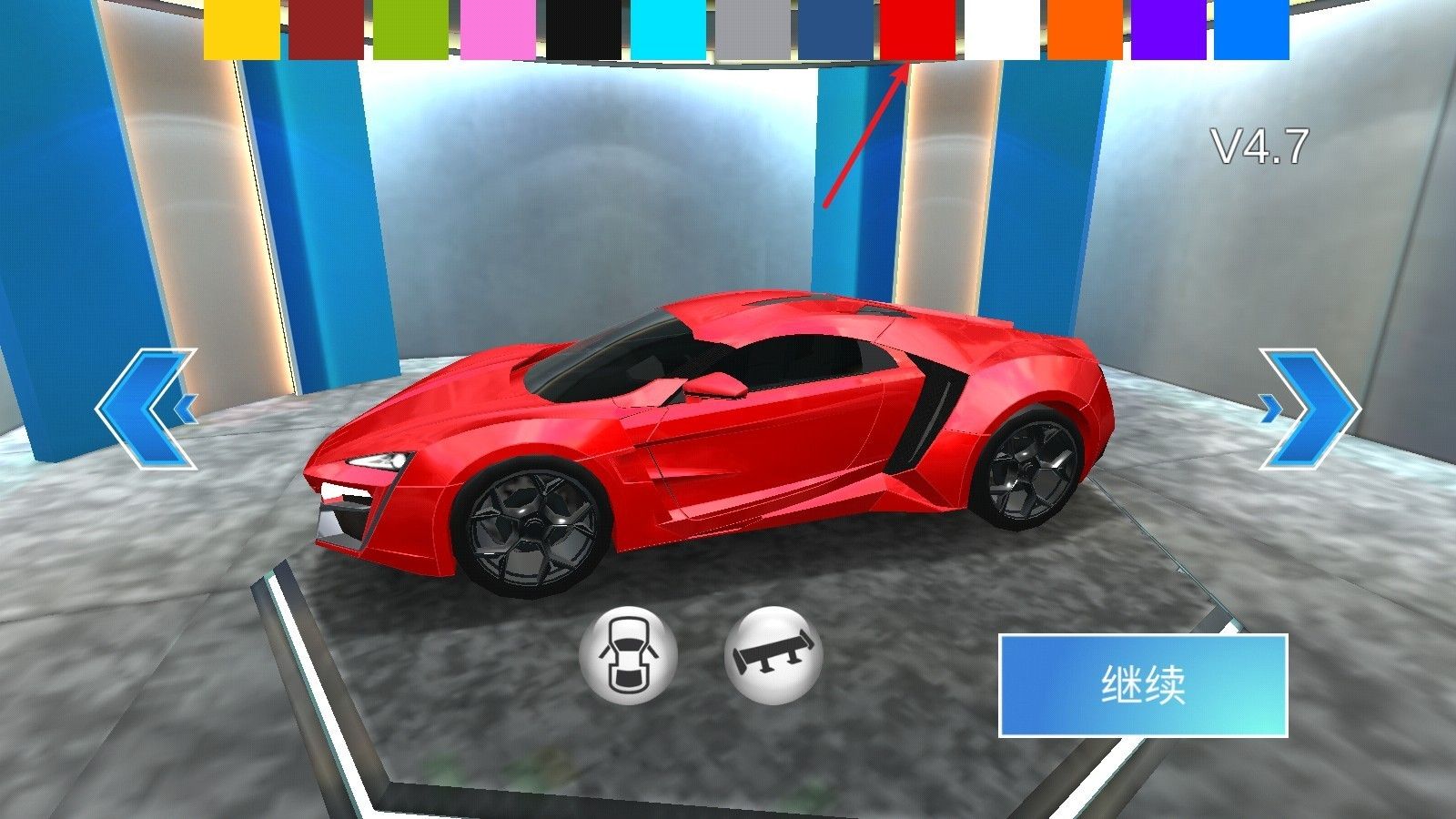Select the green paint swatch
This screenshot has height=819, width=1456.
[409, 32]
